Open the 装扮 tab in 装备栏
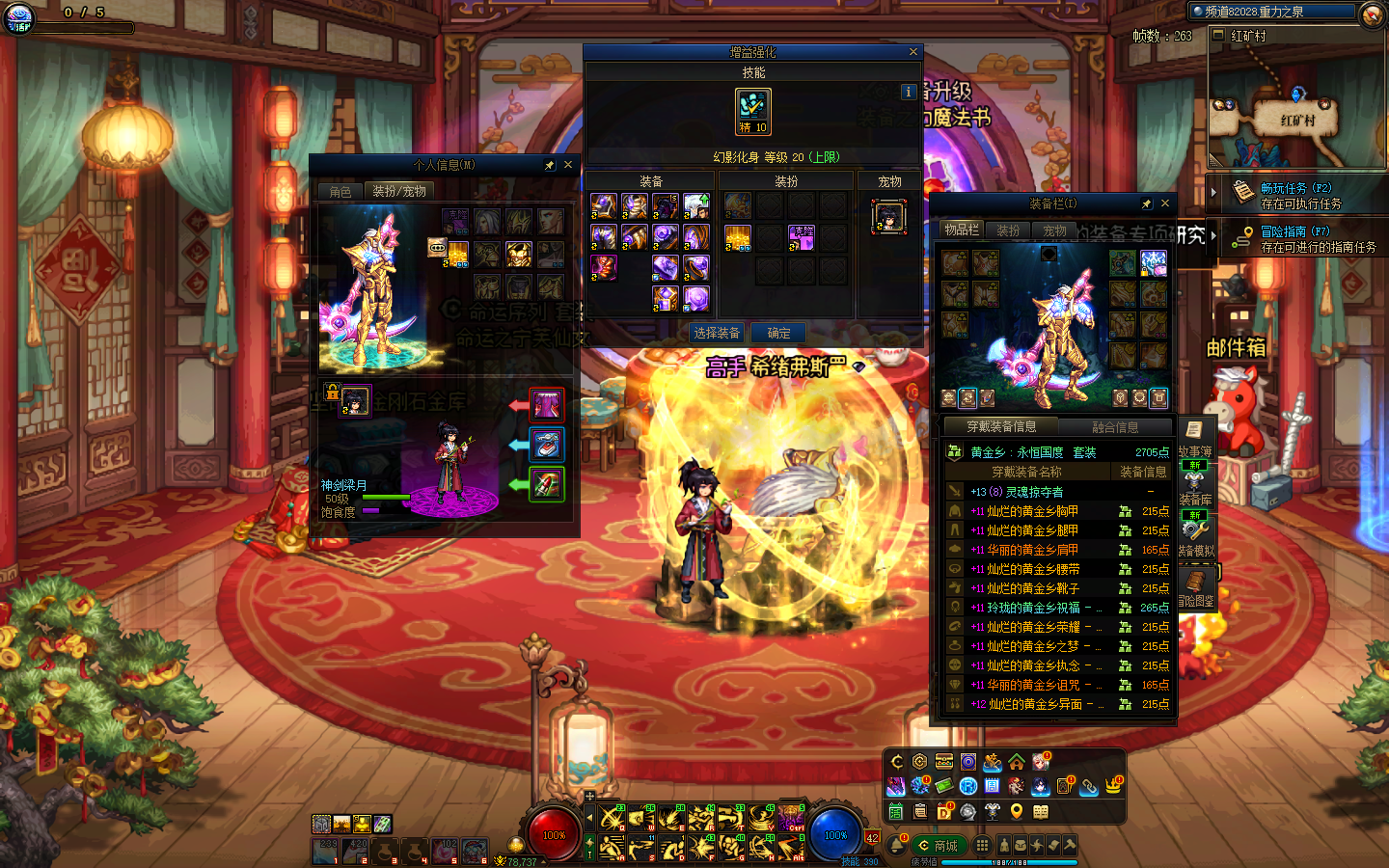Viewport: 1389px width, 868px height. pos(1008,231)
